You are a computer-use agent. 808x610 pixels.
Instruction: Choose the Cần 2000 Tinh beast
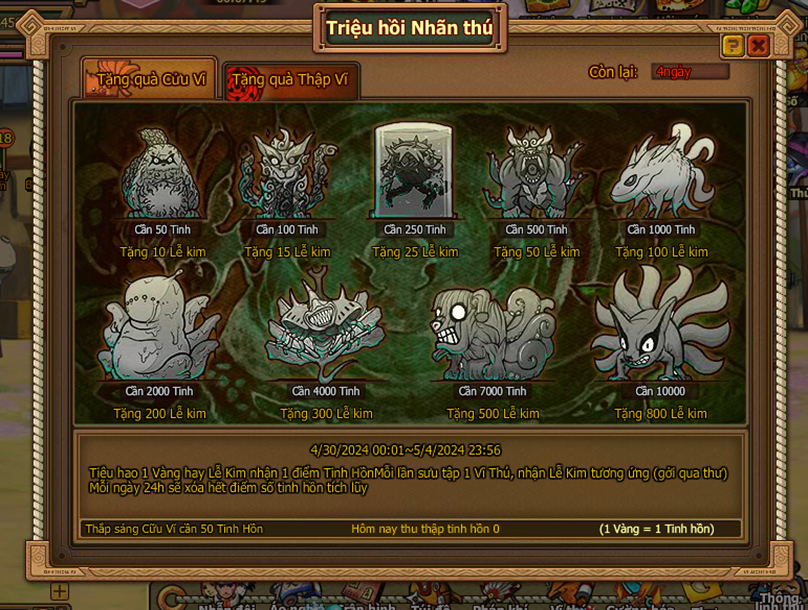click(x=160, y=329)
